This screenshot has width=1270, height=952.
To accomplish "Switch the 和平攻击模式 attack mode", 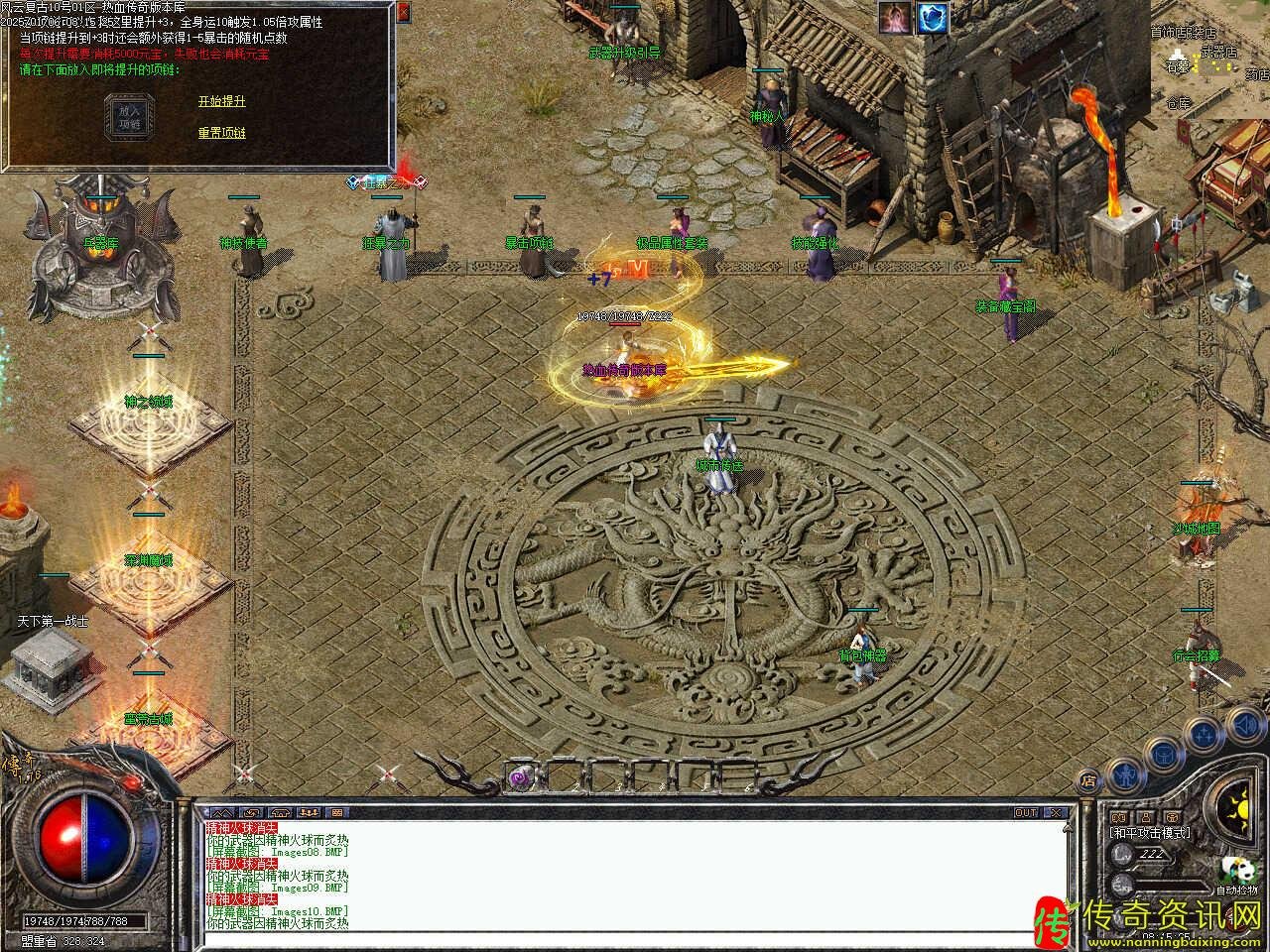I will [x=1151, y=833].
